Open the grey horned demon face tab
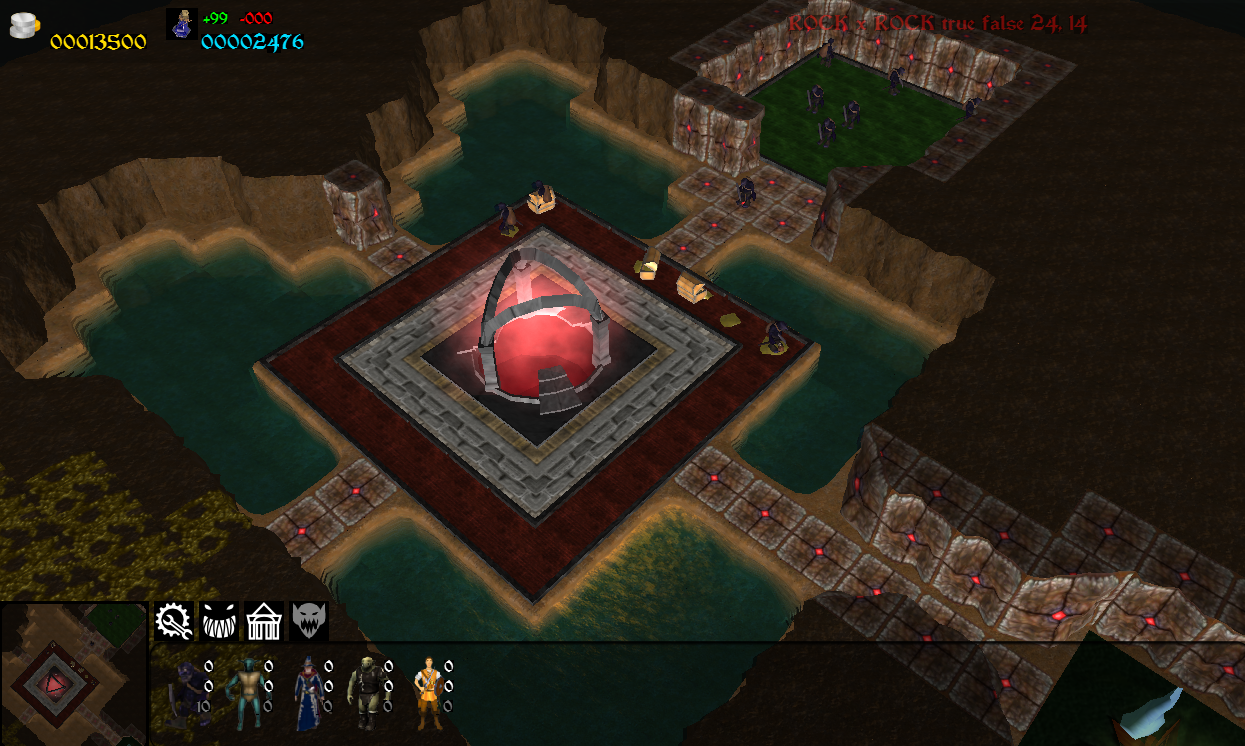The image size is (1245, 746). [310, 621]
